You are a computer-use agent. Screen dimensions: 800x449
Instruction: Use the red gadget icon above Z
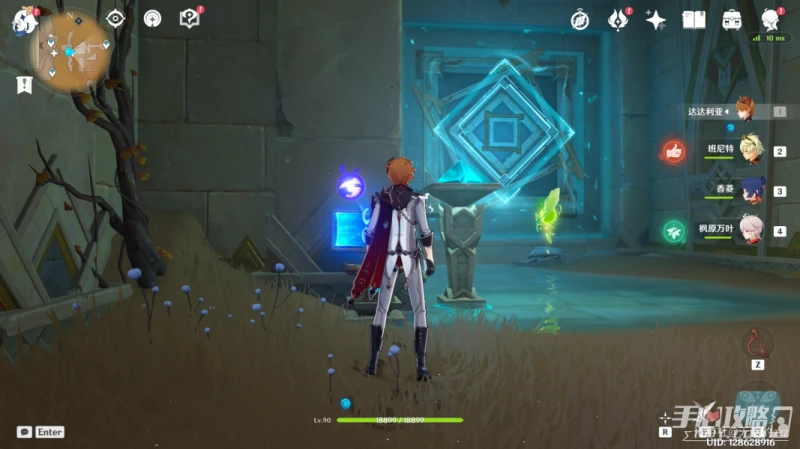click(x=760, y=343)
